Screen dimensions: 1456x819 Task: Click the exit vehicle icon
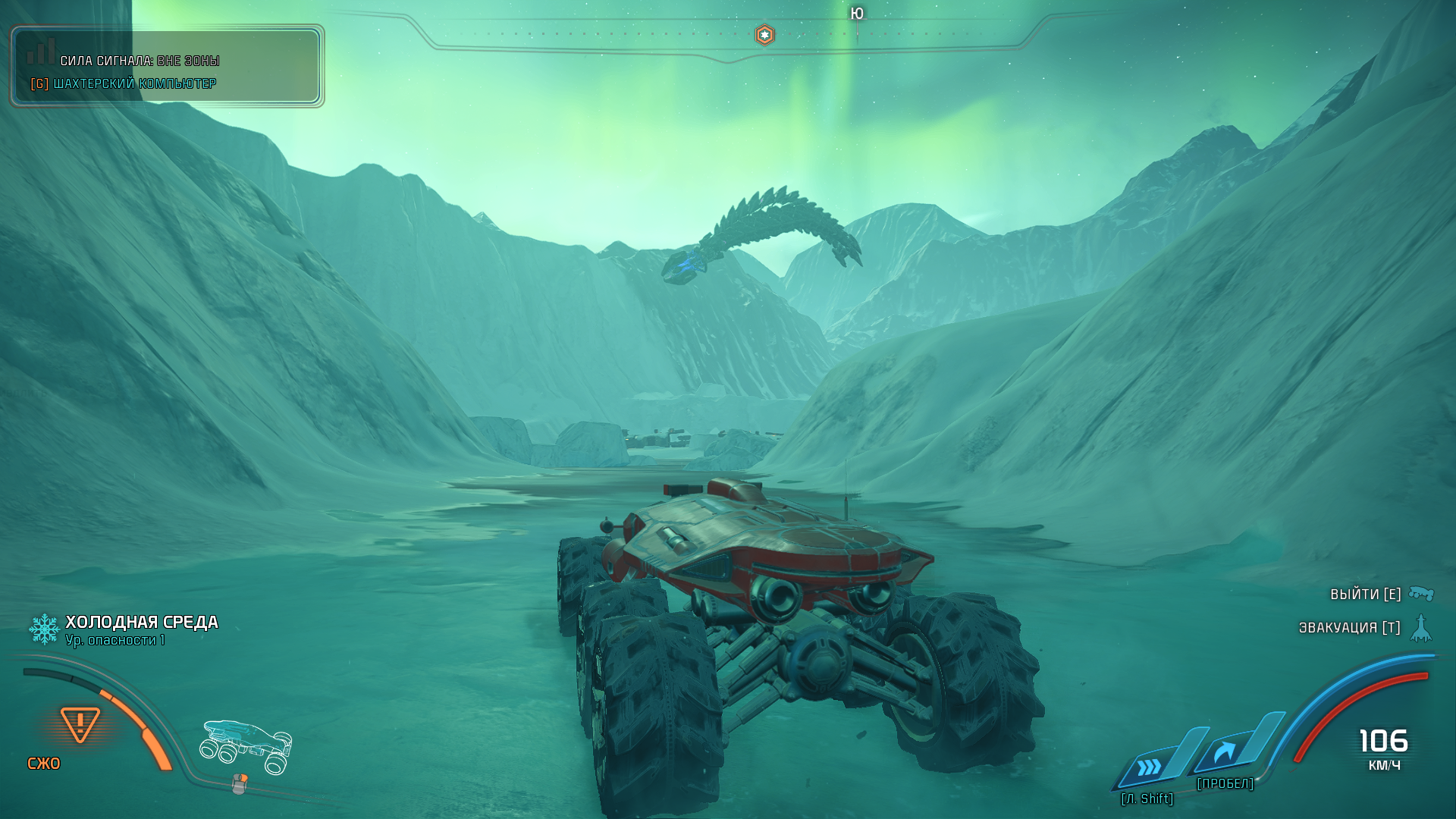[1421, 593]
